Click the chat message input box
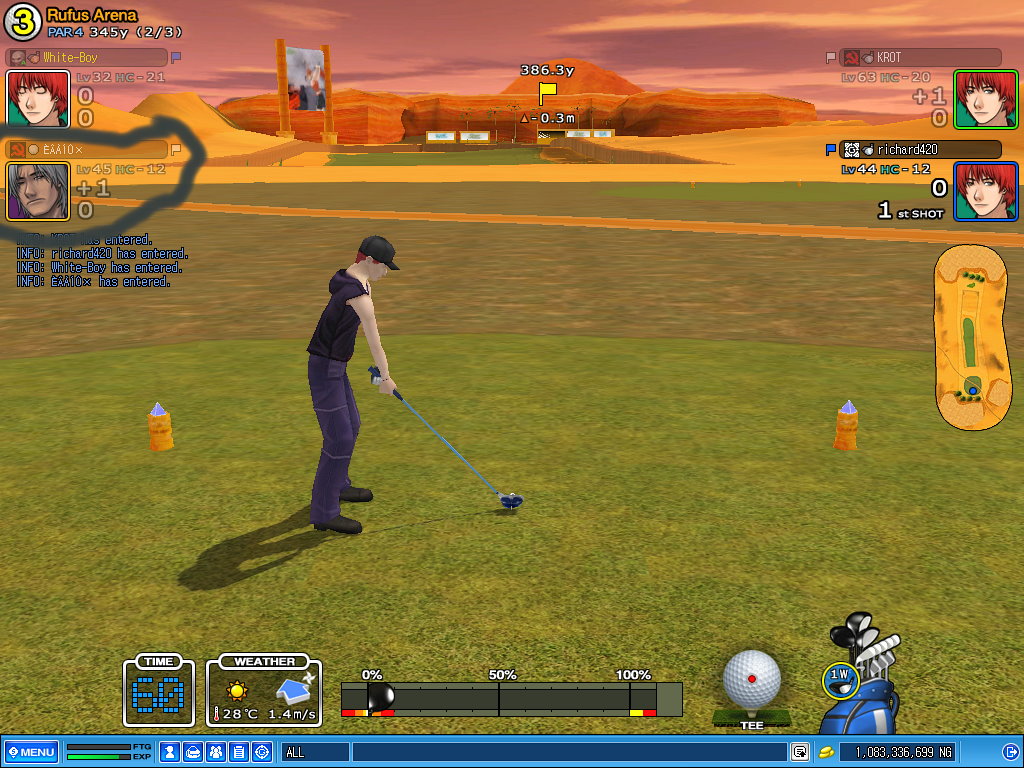Screen dimensions: 1024x768 pos(568,751)
